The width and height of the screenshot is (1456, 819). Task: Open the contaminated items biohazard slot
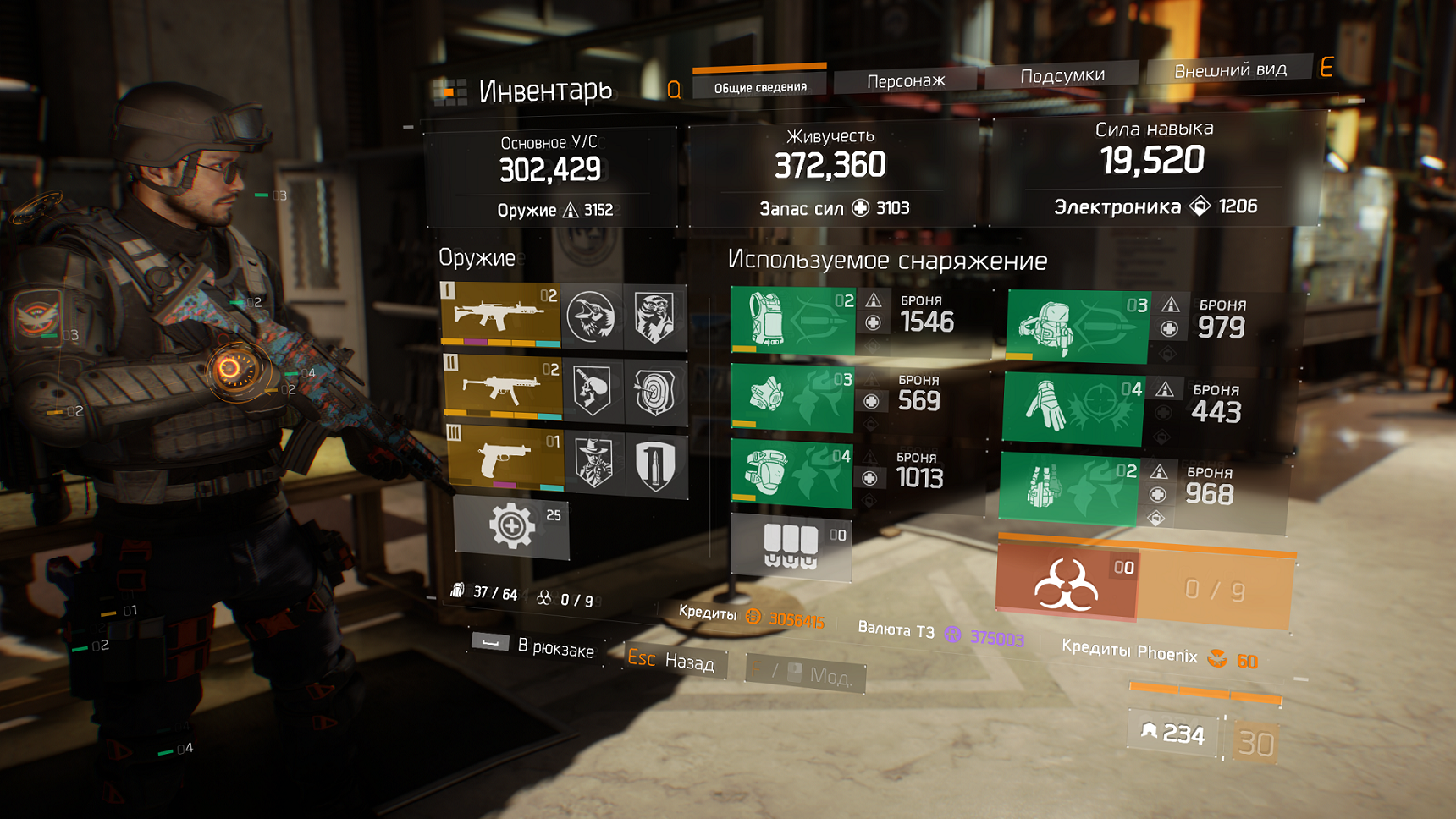1067,584
